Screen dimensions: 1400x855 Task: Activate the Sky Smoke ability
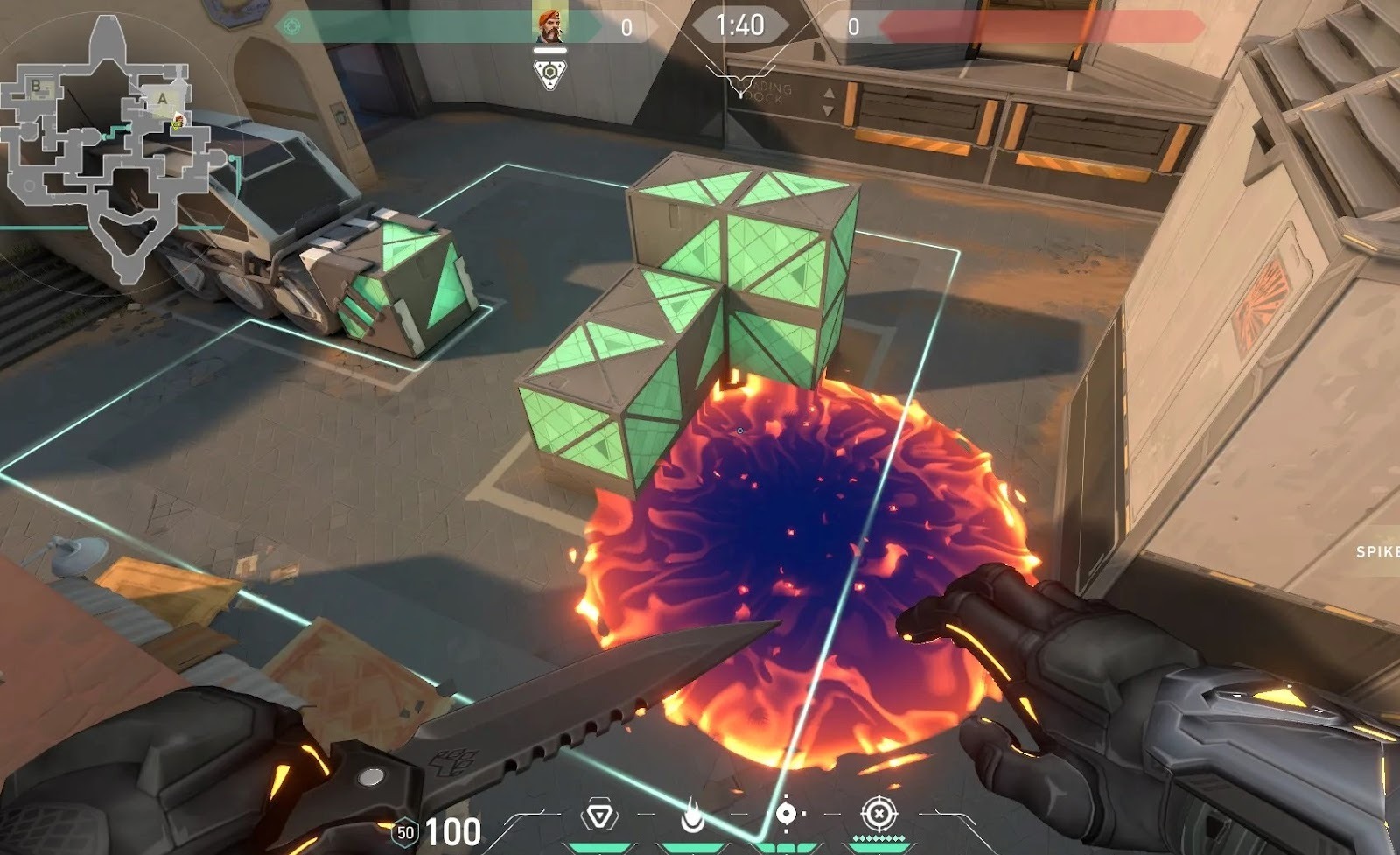coord(786,815)
